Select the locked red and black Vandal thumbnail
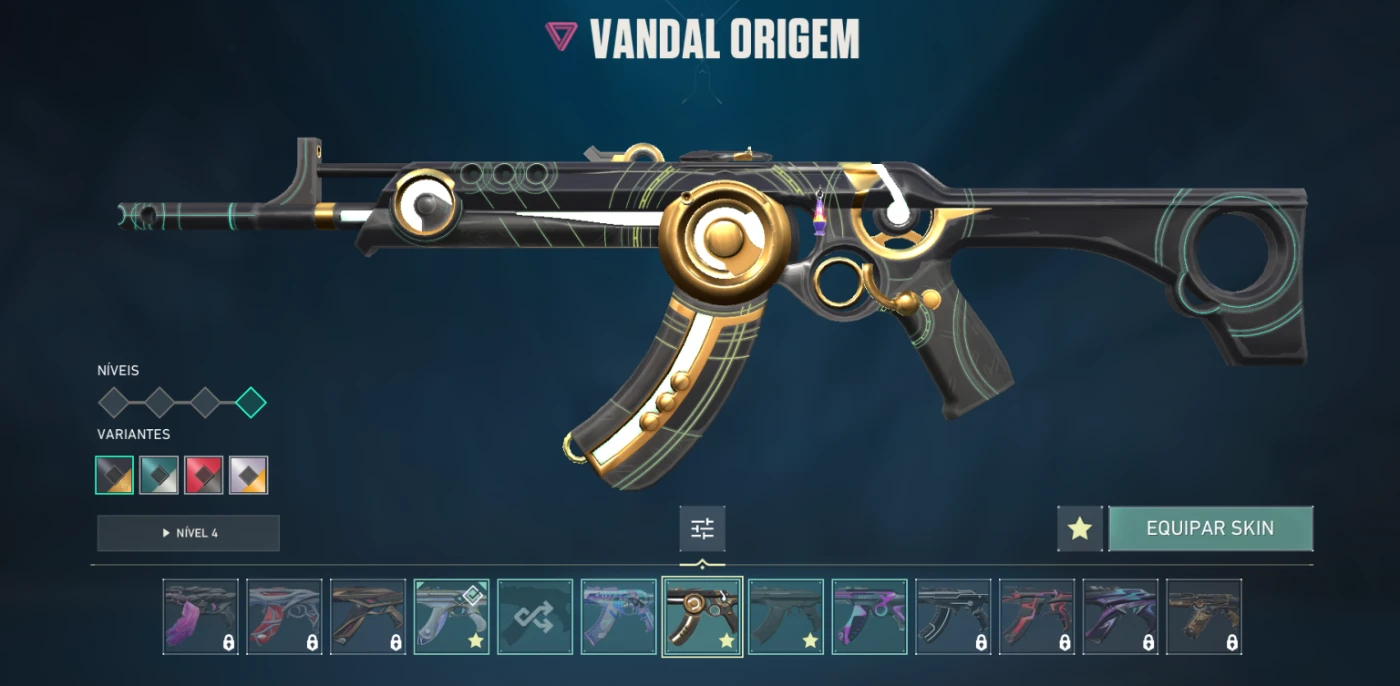This screenshot has height=686, width=1400. [1037, 616]
